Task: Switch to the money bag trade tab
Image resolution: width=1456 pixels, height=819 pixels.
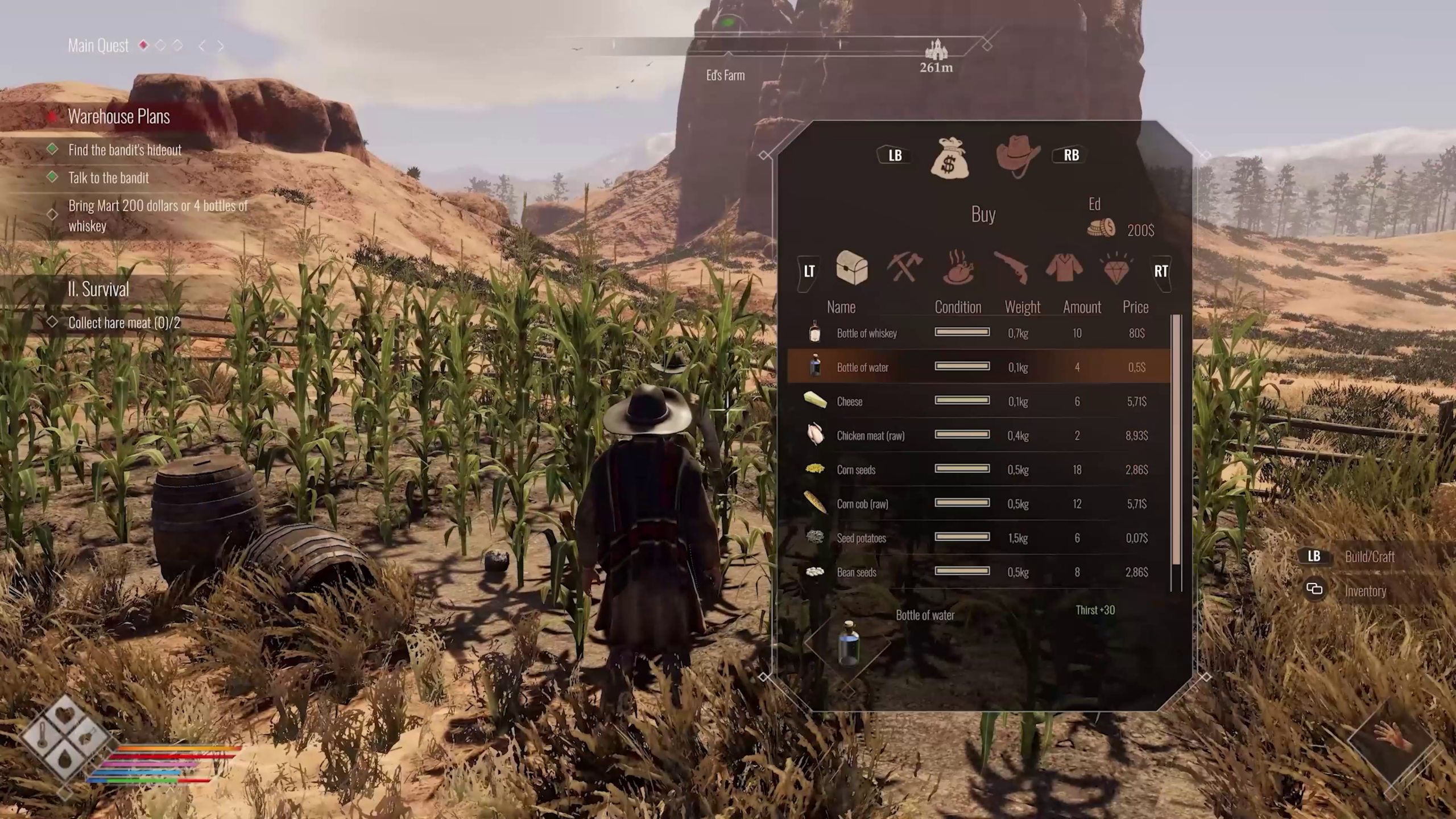Action: point(950,158)
